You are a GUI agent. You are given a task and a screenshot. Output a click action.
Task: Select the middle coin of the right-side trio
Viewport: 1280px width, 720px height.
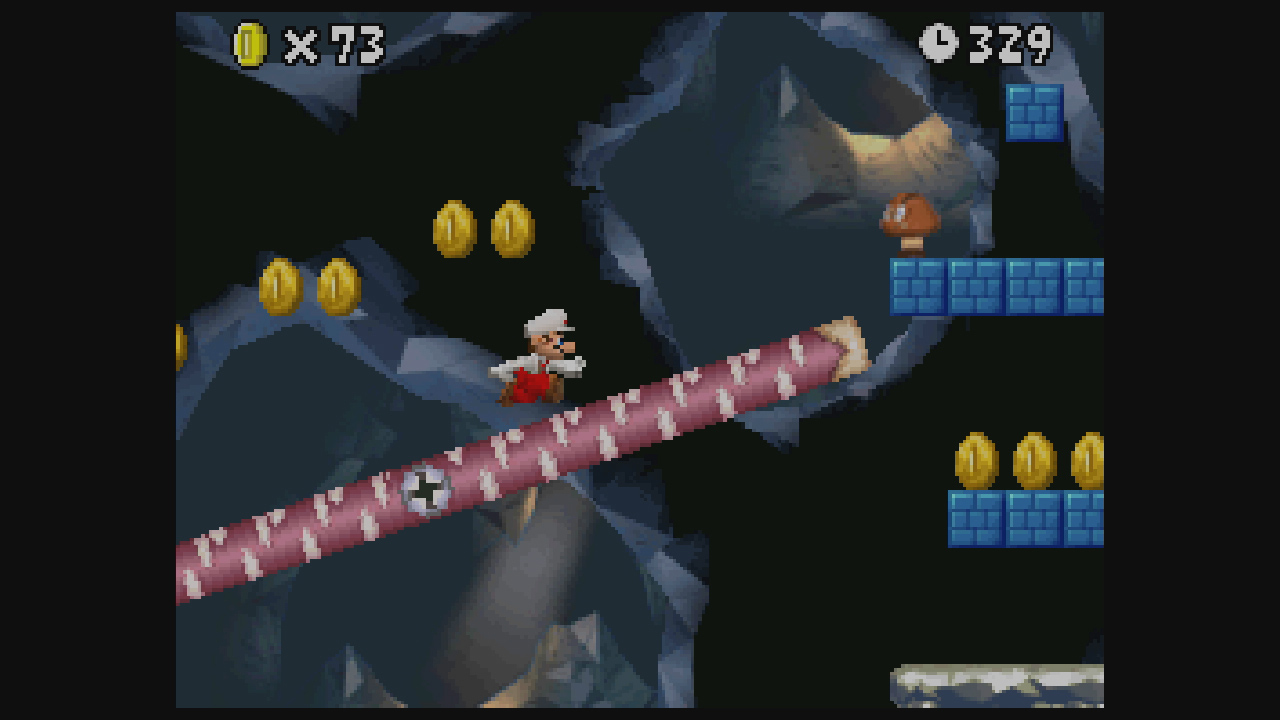(x=1032, y=462)
